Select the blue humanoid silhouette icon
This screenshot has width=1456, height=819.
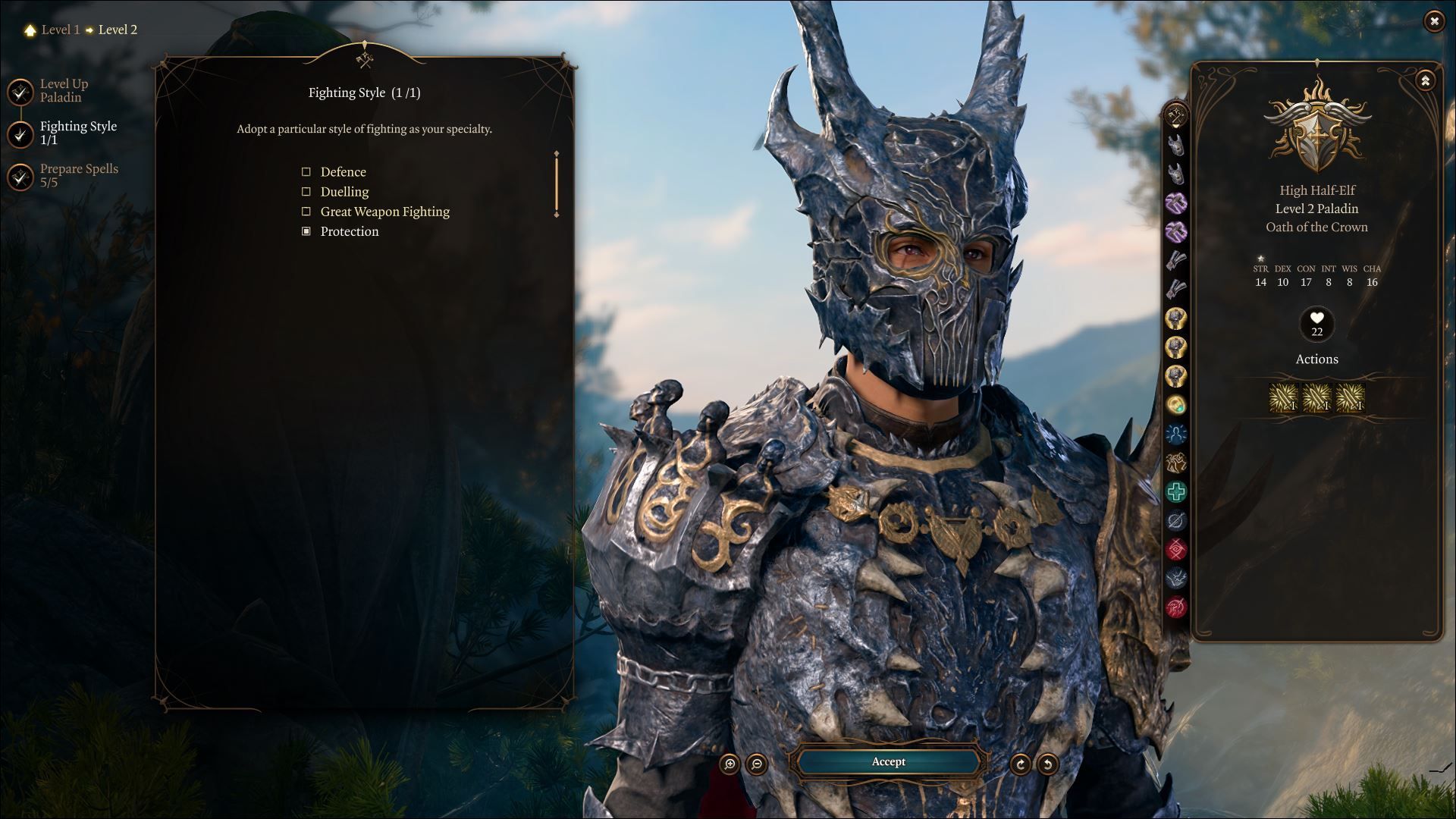pos(1176,435)
